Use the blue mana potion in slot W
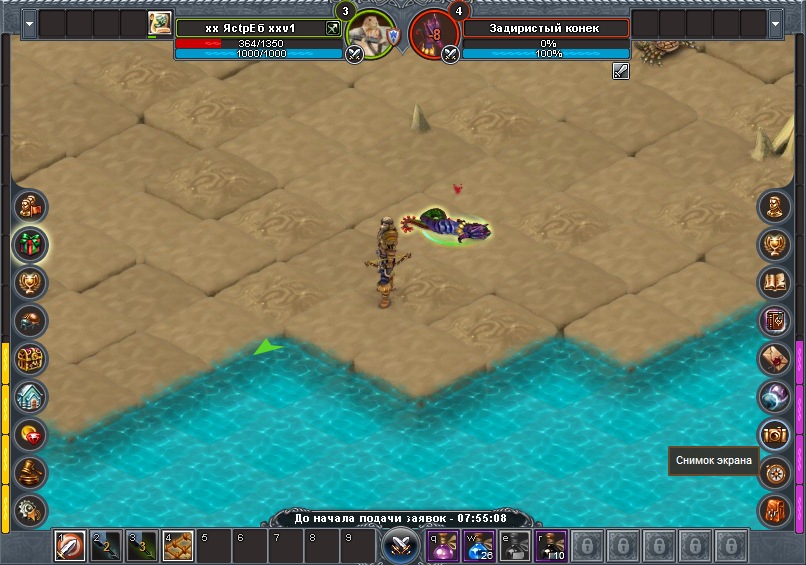 click(478, 546)
